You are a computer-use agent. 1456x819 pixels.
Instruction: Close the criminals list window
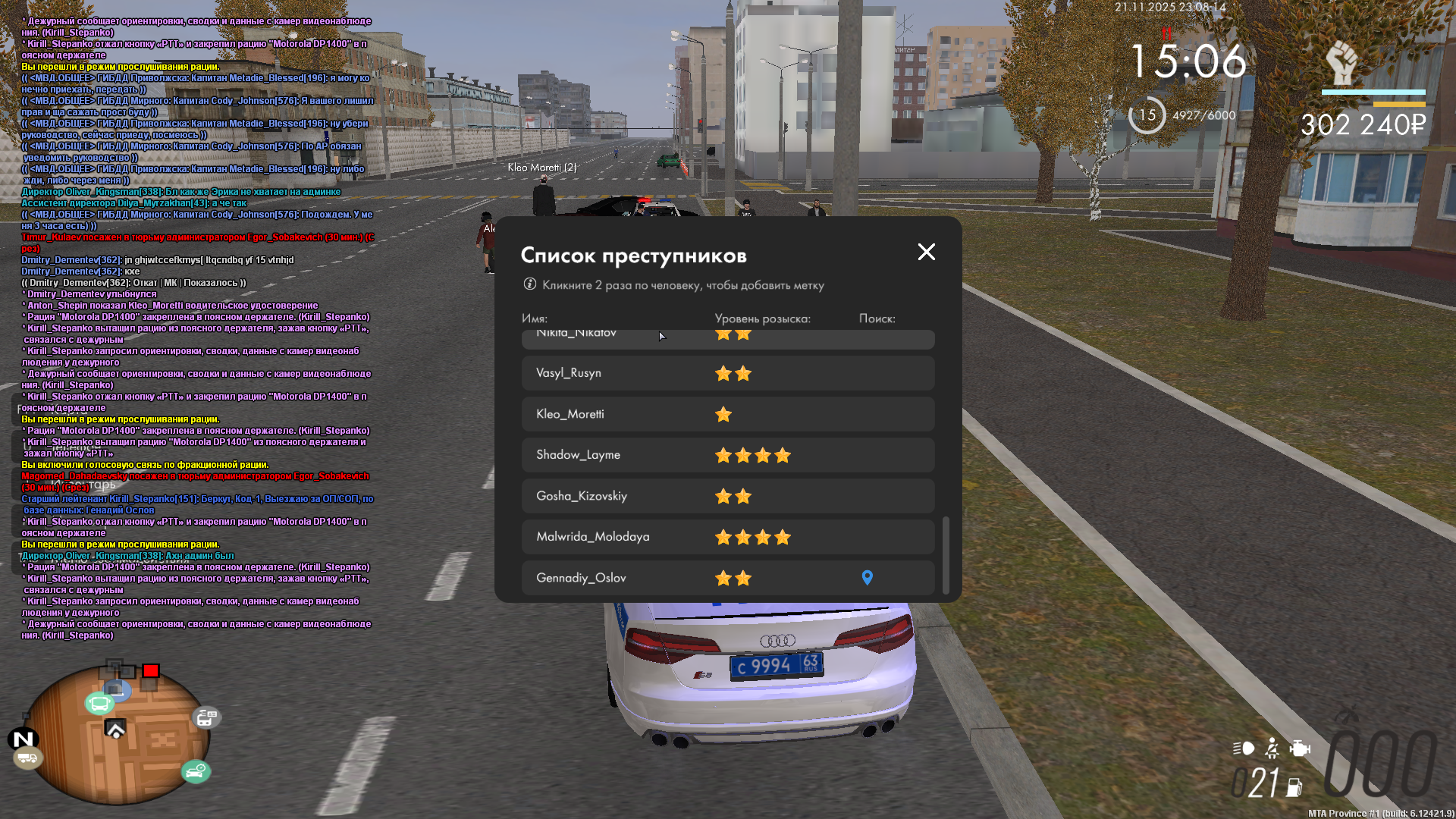pyautogui.click(x=926, y=252)
